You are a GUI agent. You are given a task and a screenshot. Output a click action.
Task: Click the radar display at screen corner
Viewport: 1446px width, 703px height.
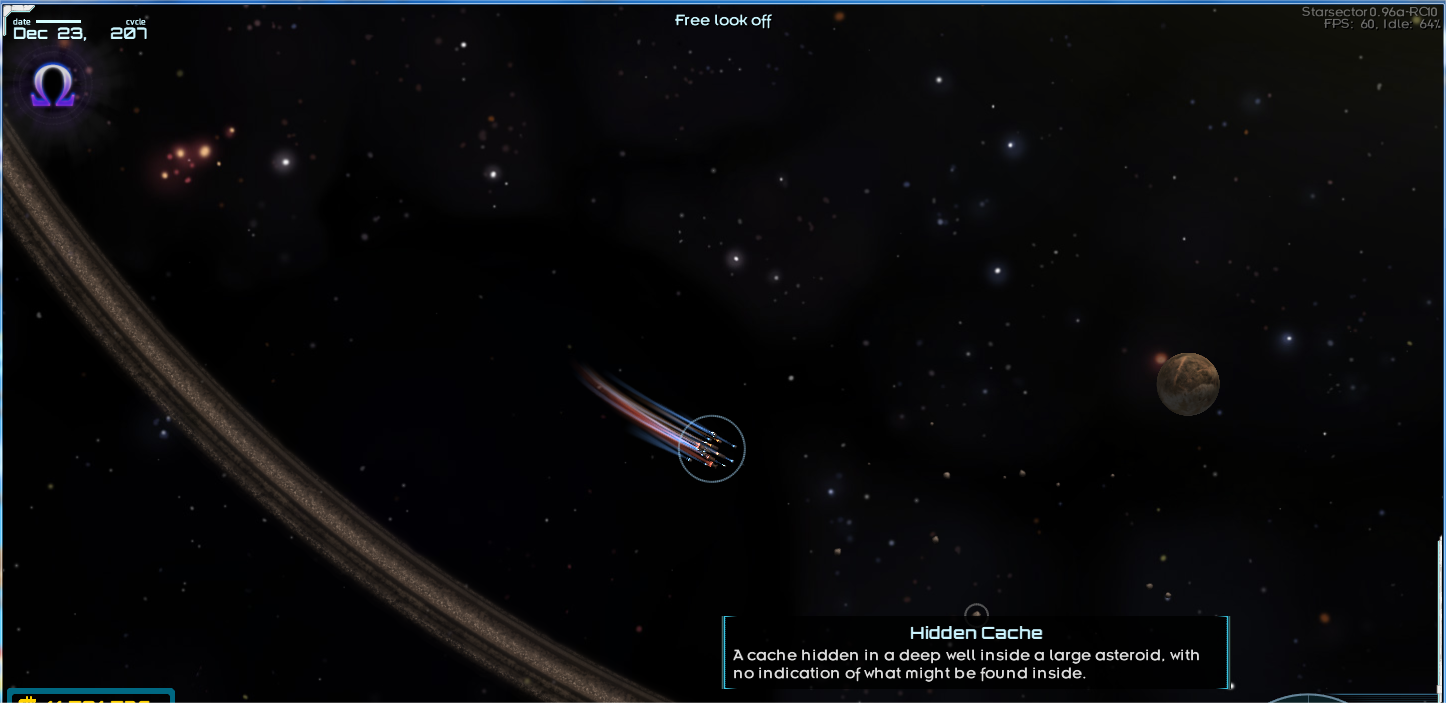1310,698
